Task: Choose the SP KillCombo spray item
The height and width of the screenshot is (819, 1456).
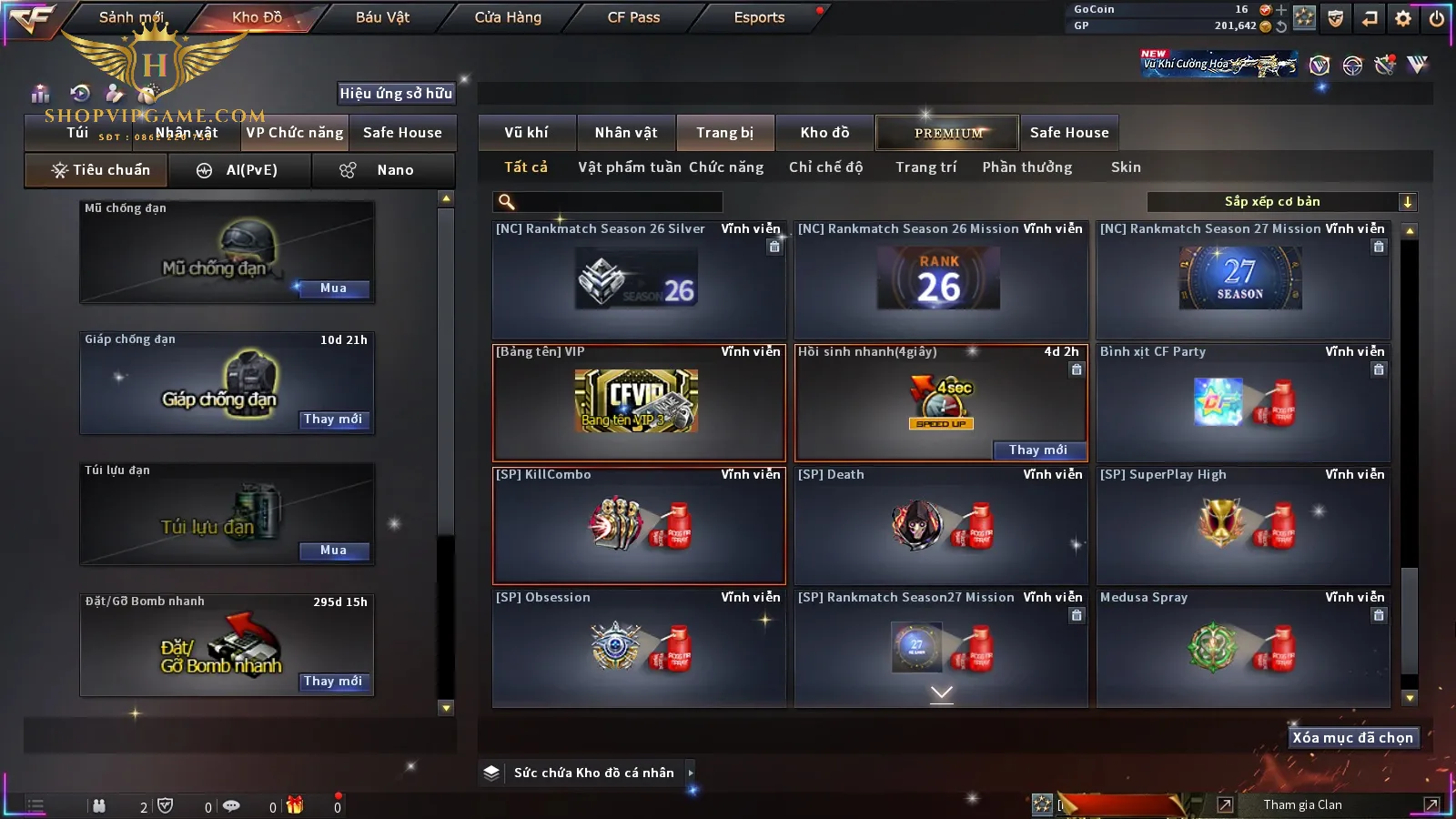Action: pos(638,525)
